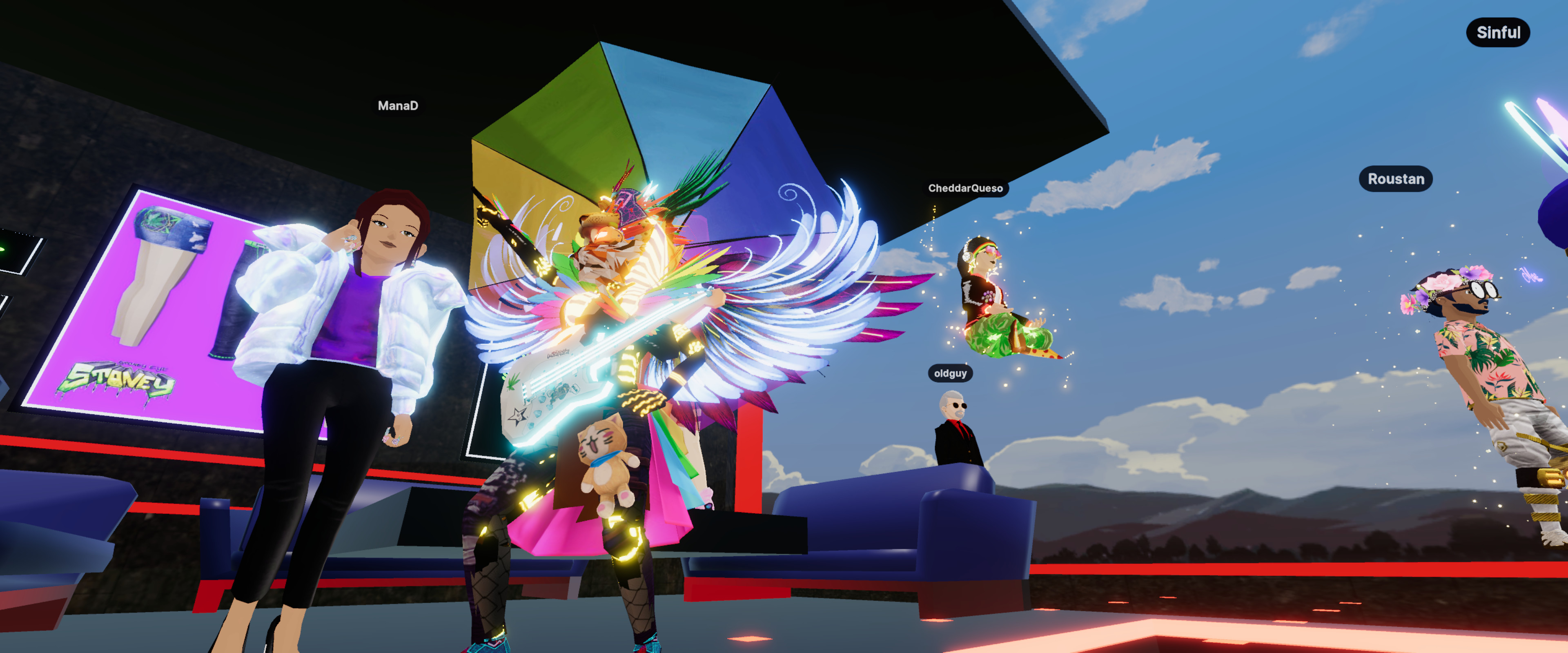Open the CheddarQueso player name tag
Screen dimensions: 1568x653
pos(965,188)
